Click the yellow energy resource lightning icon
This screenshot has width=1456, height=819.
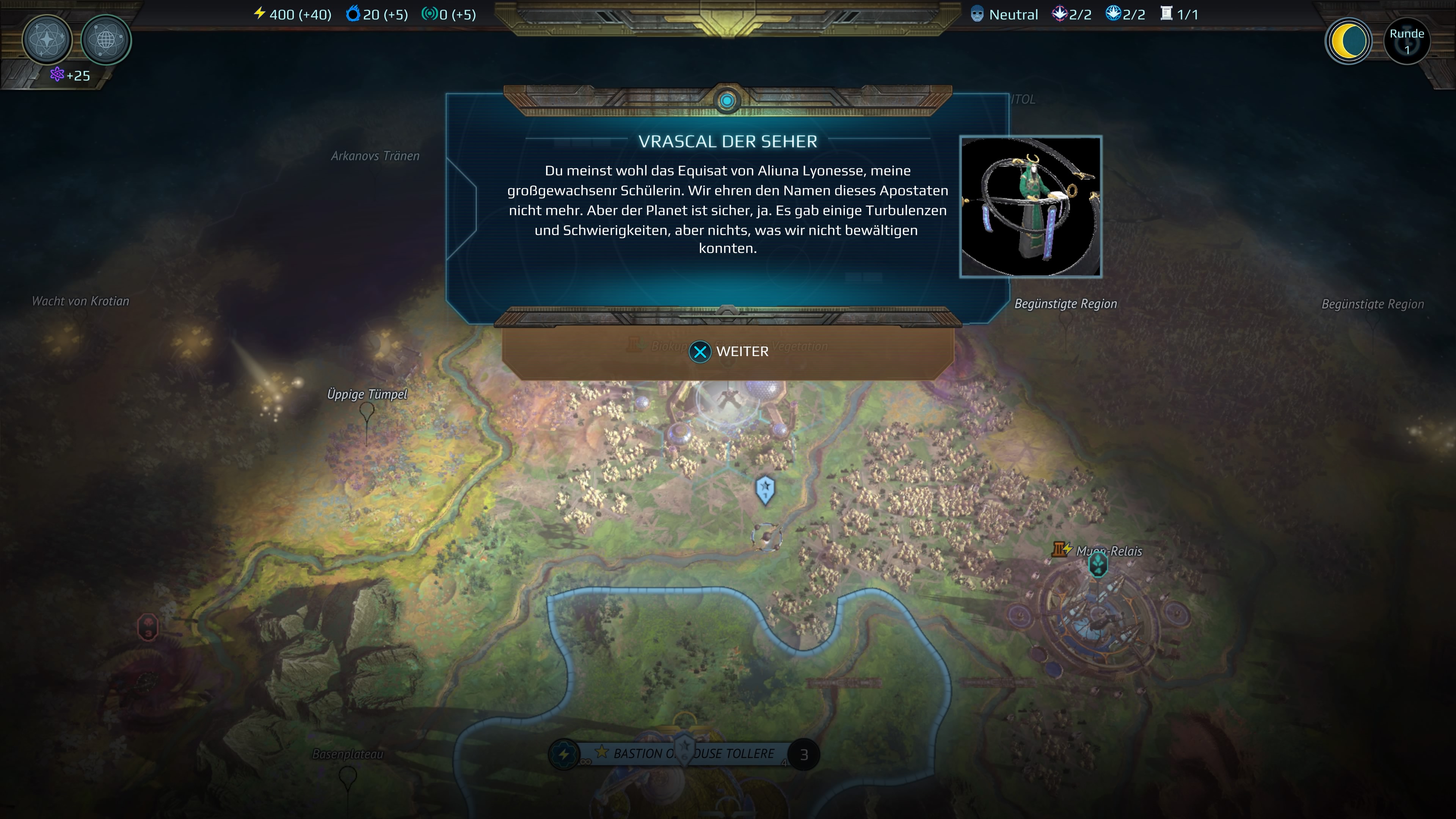coord(259,14)
